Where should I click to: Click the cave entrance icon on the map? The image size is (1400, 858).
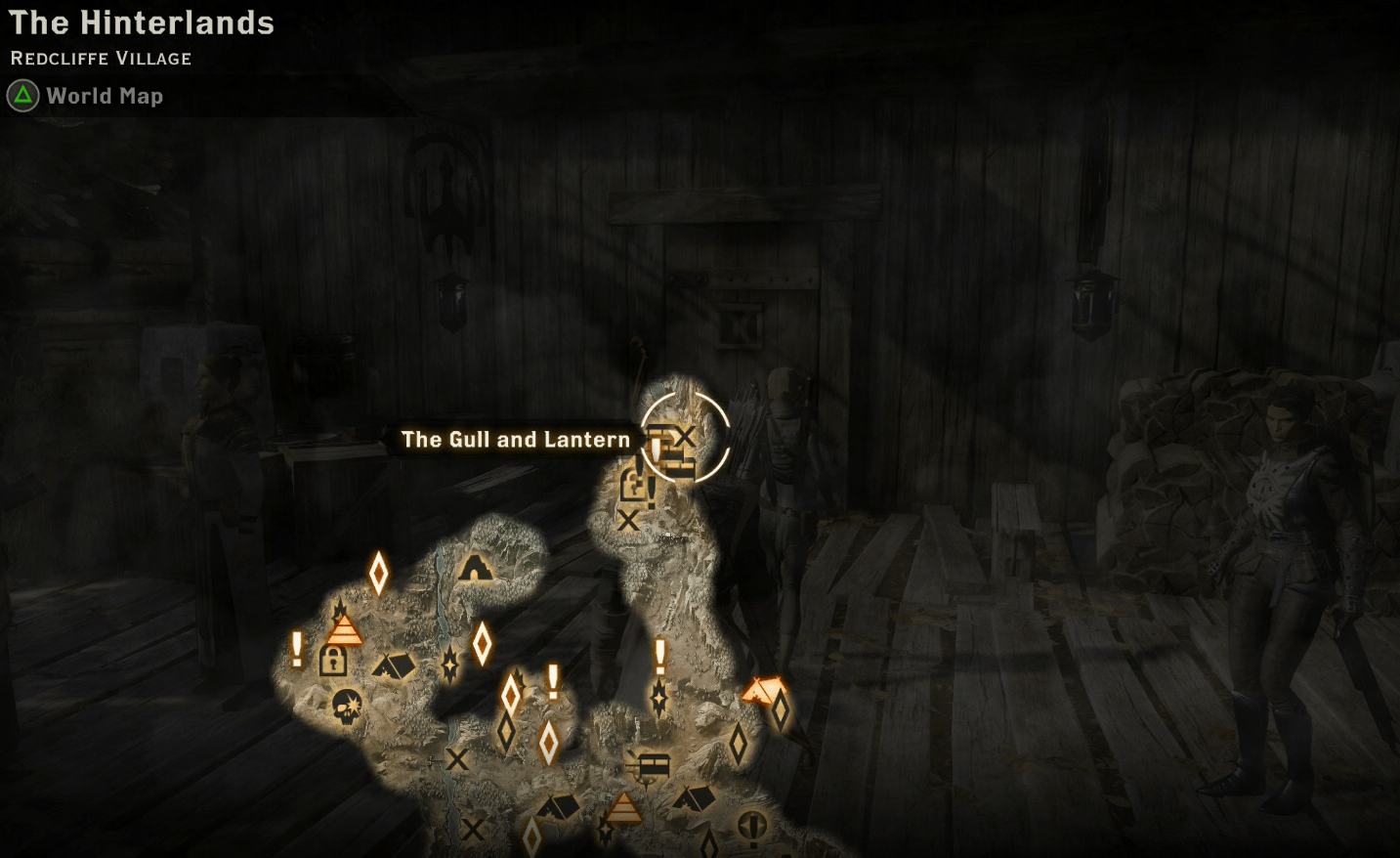click(x=476, y=569)
